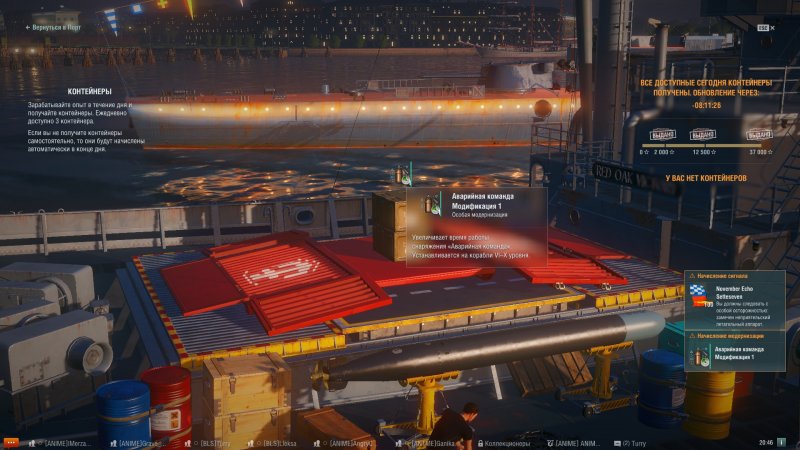The image size is (800, 450).
Task: Return to Port via the back link
Action: point(54,28)
